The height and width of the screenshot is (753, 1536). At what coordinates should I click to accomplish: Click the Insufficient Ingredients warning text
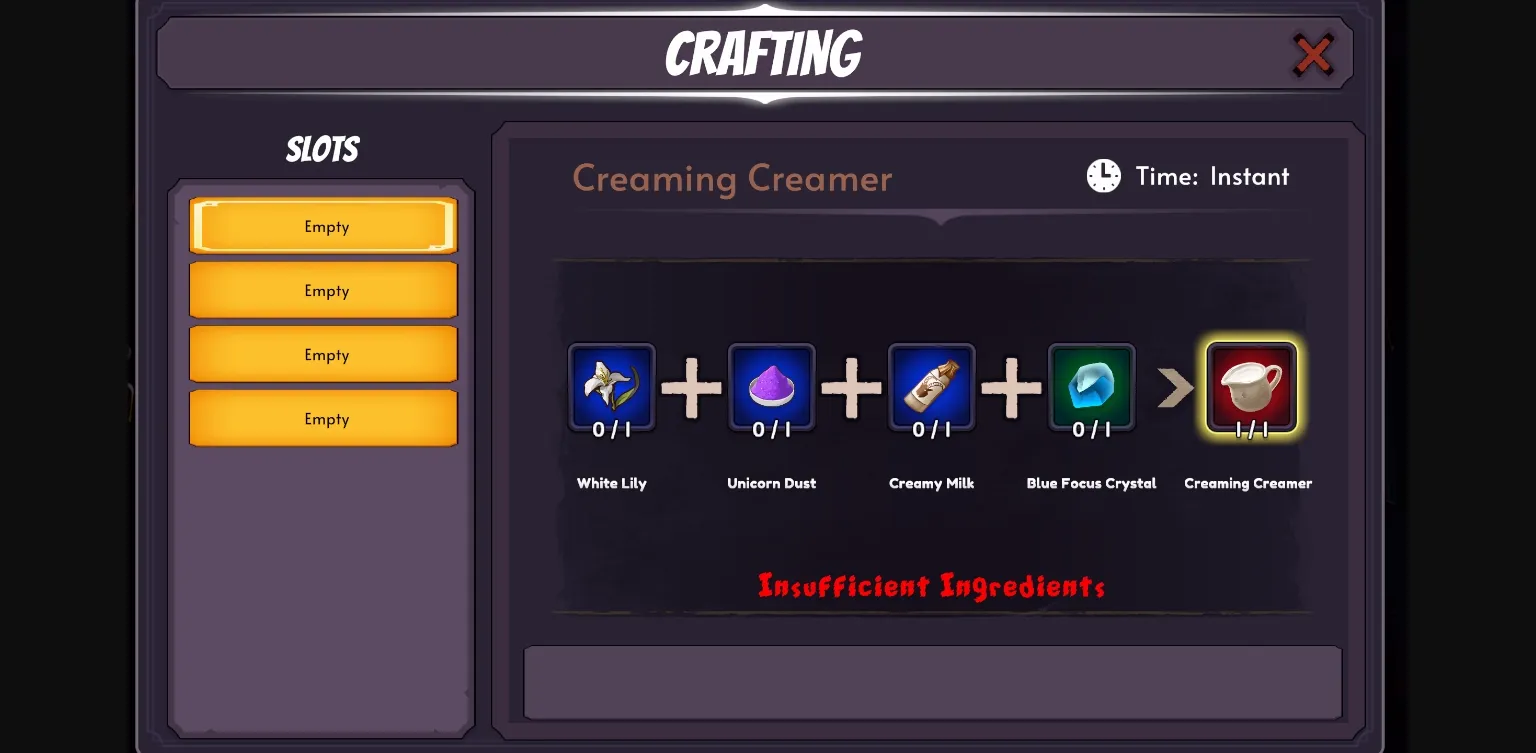pos(931,586)
